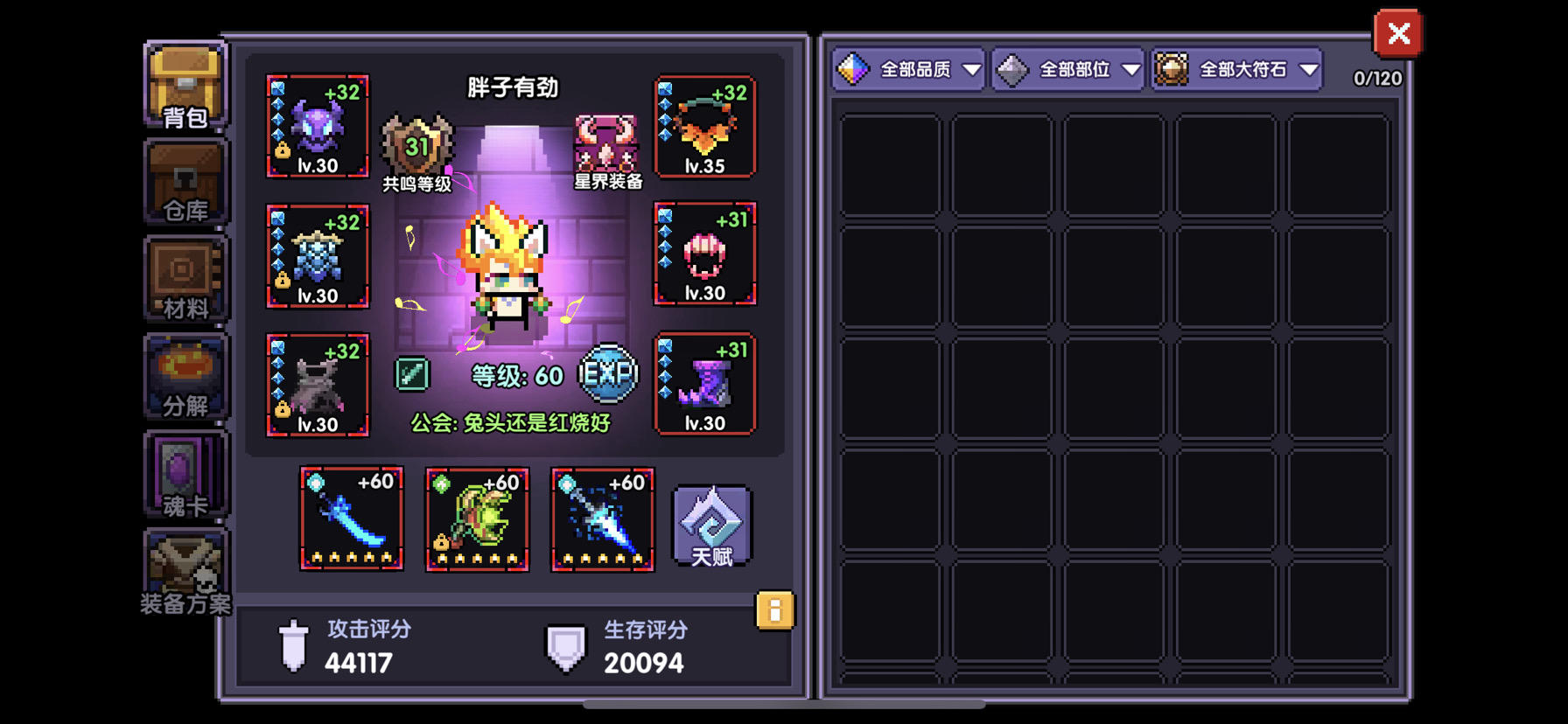This screenshot has height=724, width=1568.
Task: Open the 天赋 talent page
Action: tap(710, 526)
